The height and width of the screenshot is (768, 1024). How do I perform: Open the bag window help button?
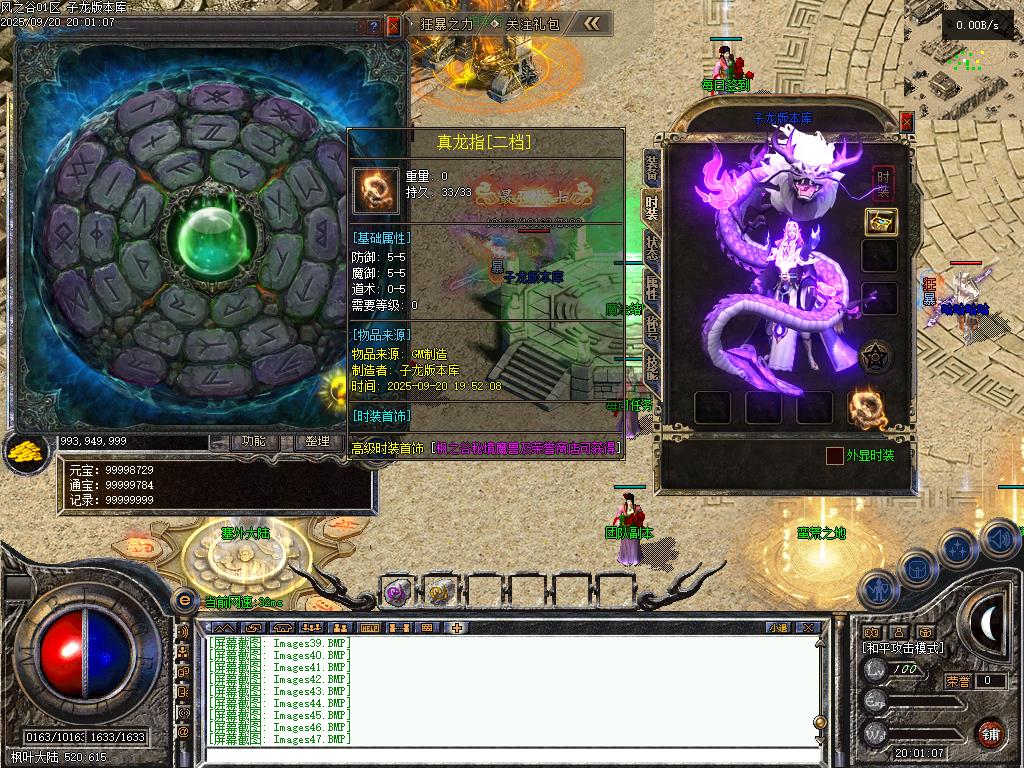pyautogui.click(x=374, y=27)
